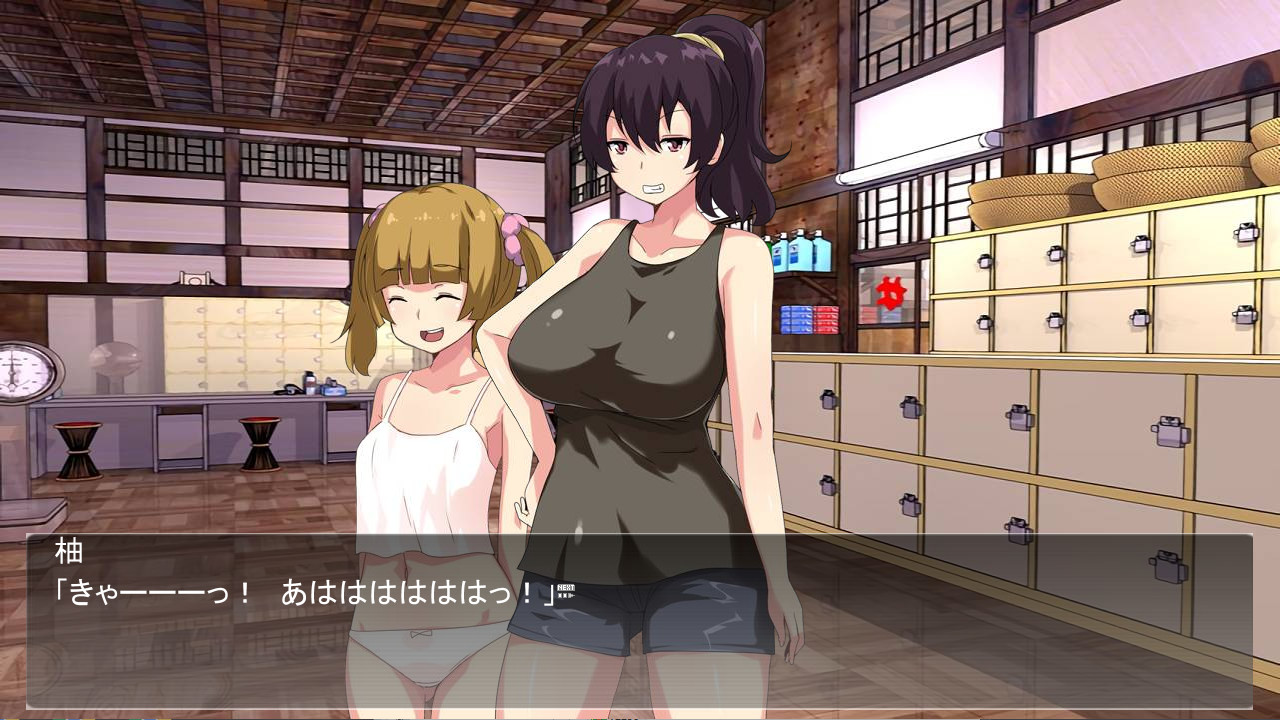
Task: Click the NEXT indicator to advance dialogue
Action: [x=566, y=591]
